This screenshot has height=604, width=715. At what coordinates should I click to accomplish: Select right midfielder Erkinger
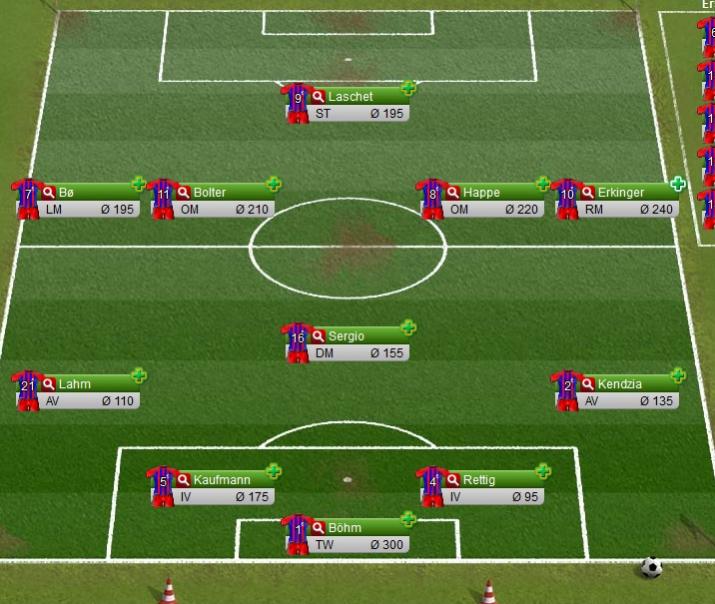coord(628,193)
